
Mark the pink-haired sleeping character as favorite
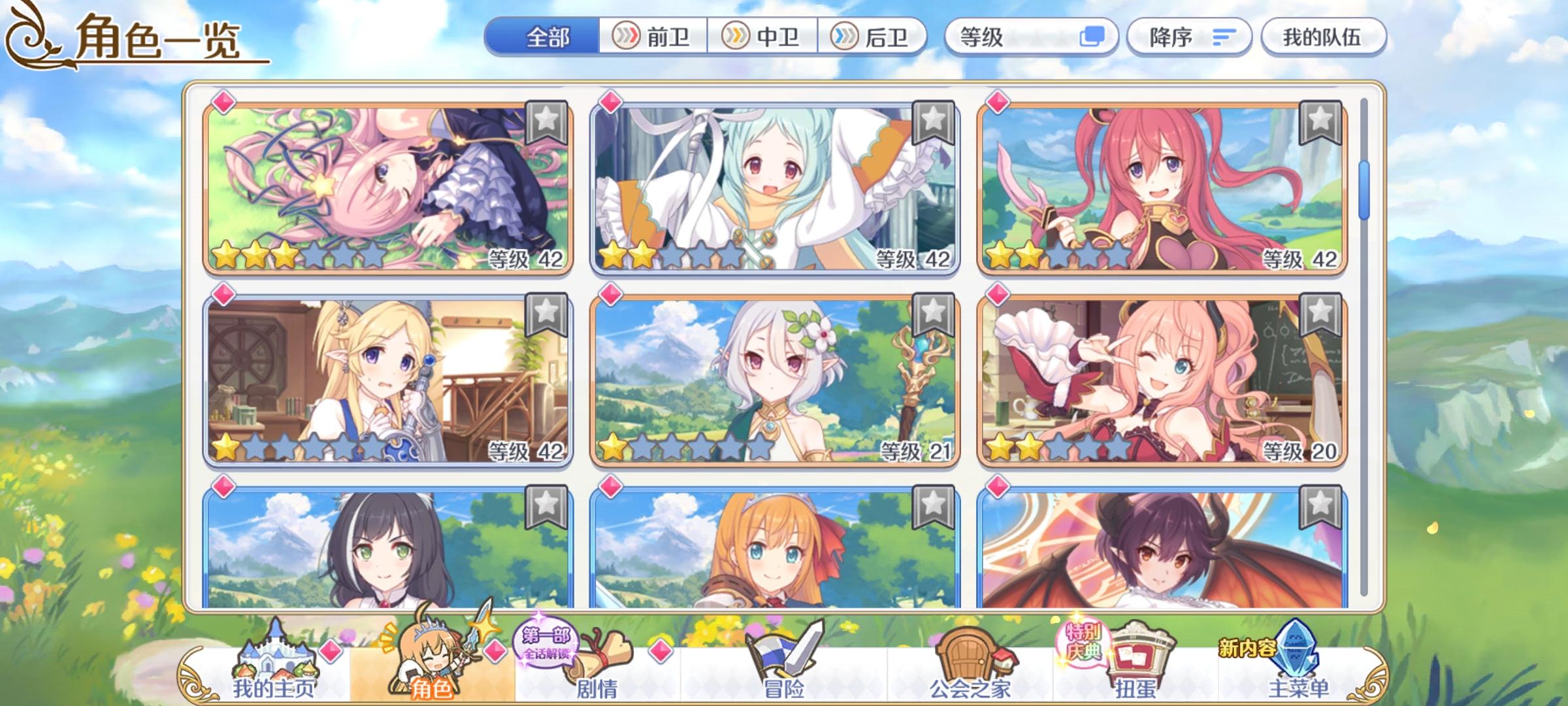coord(546,121)
